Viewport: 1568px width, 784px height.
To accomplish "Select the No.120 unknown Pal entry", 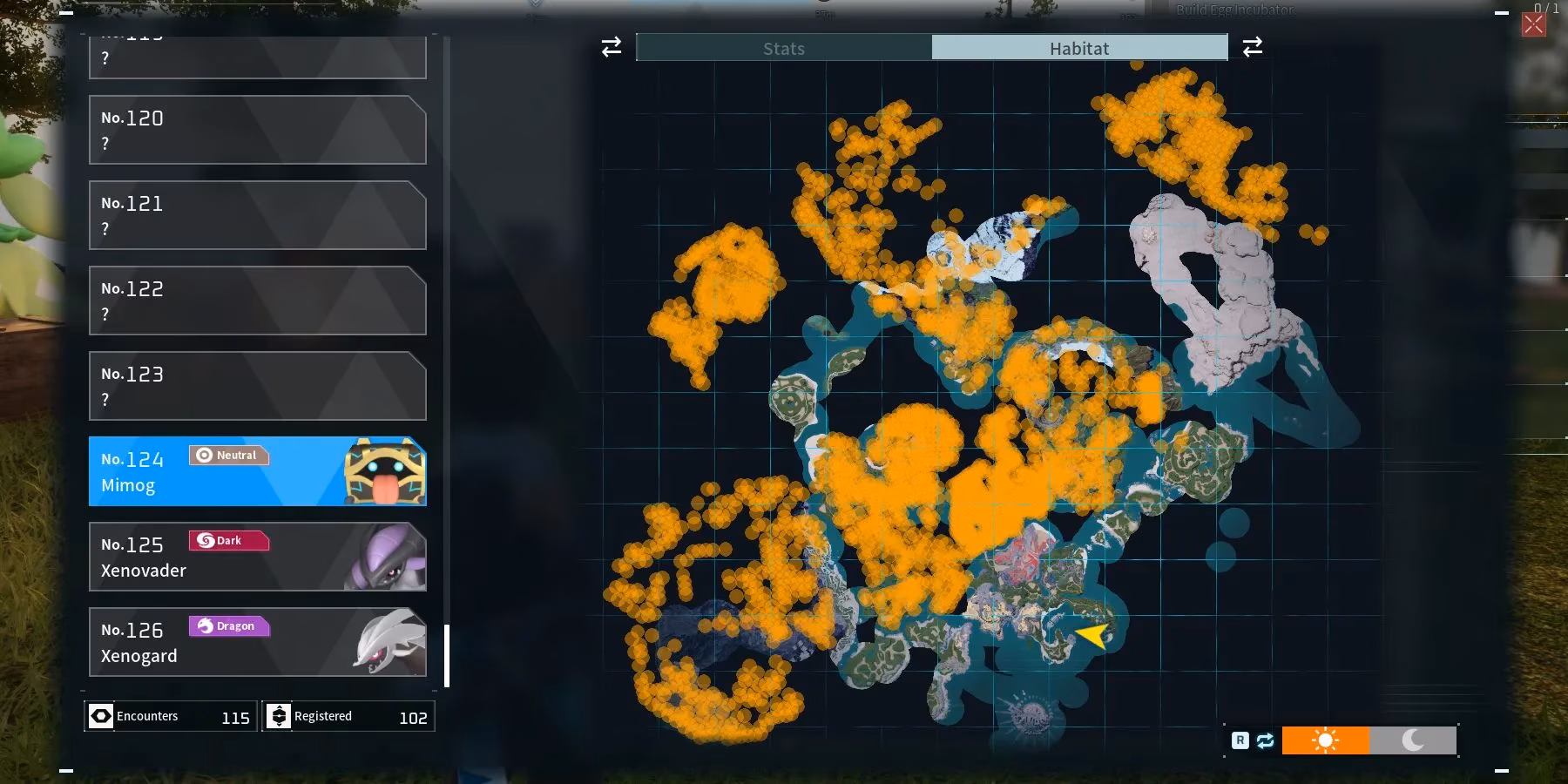I will pos(258,130).
